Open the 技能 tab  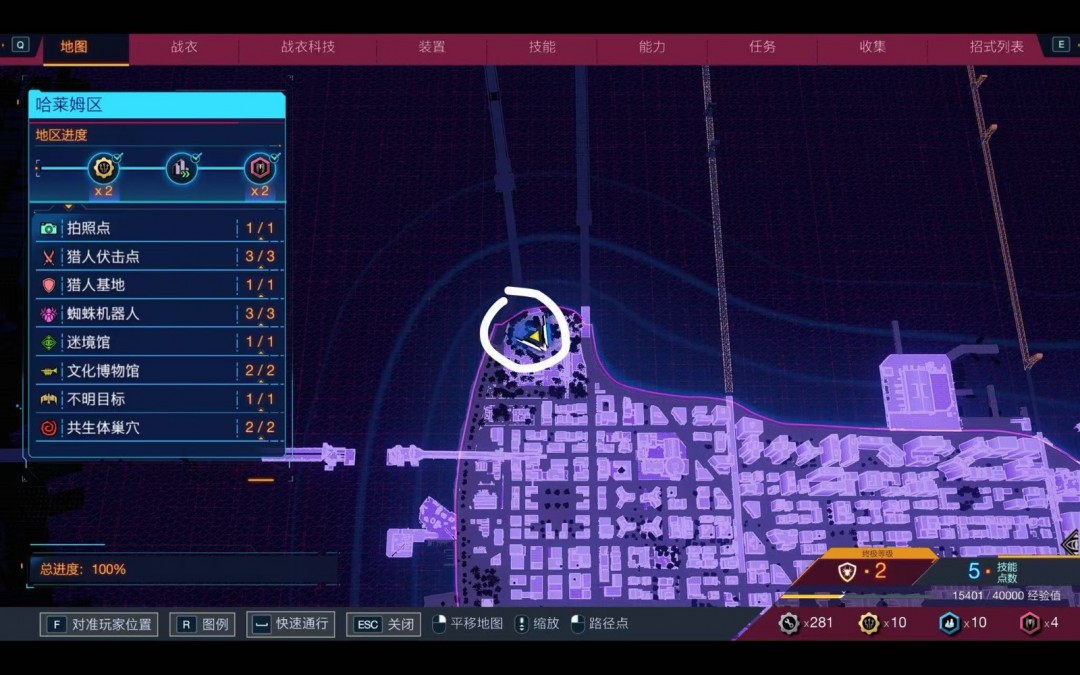(x=542, y=47)
